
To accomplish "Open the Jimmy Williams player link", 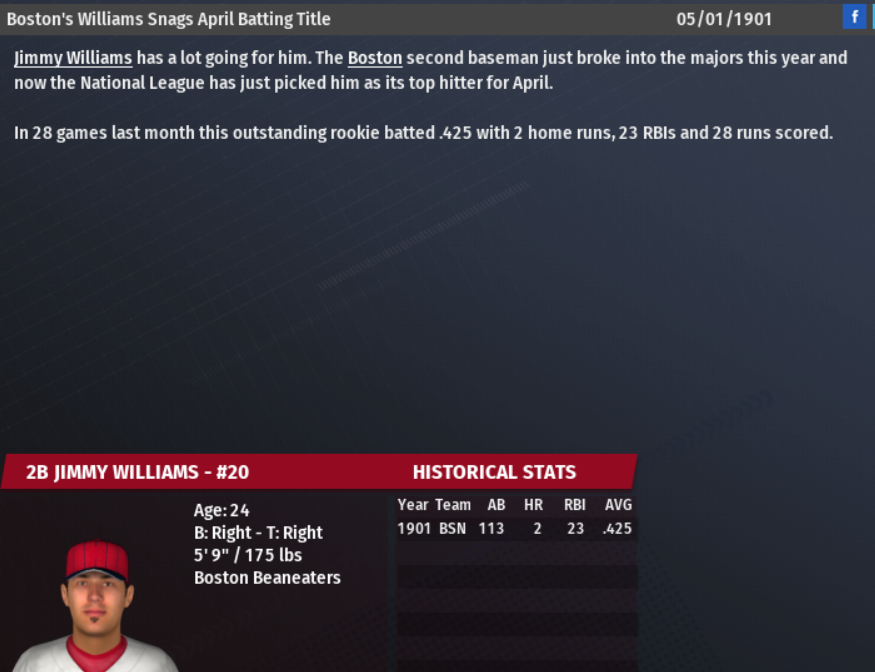I will tap(73, 58).
